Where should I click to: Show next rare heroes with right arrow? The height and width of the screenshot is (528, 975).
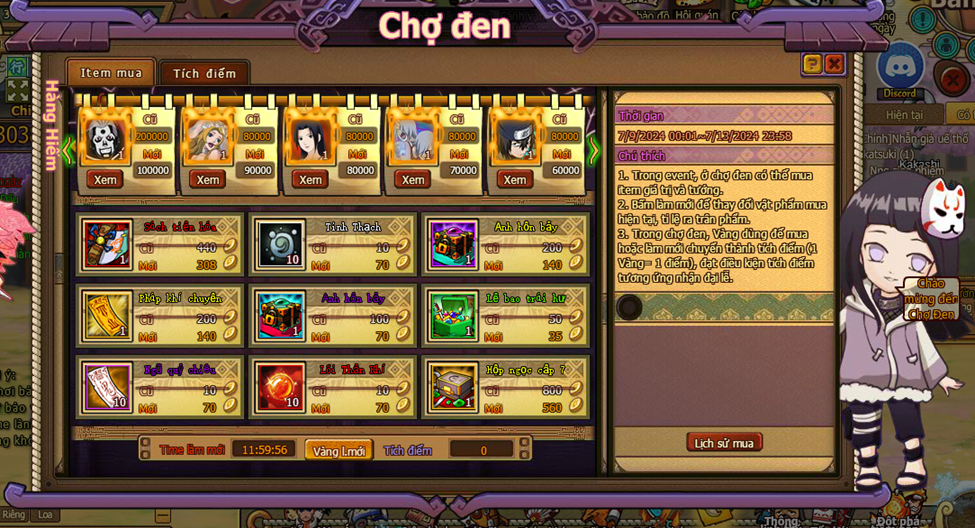pyautogui.click(x=594, y=150)
